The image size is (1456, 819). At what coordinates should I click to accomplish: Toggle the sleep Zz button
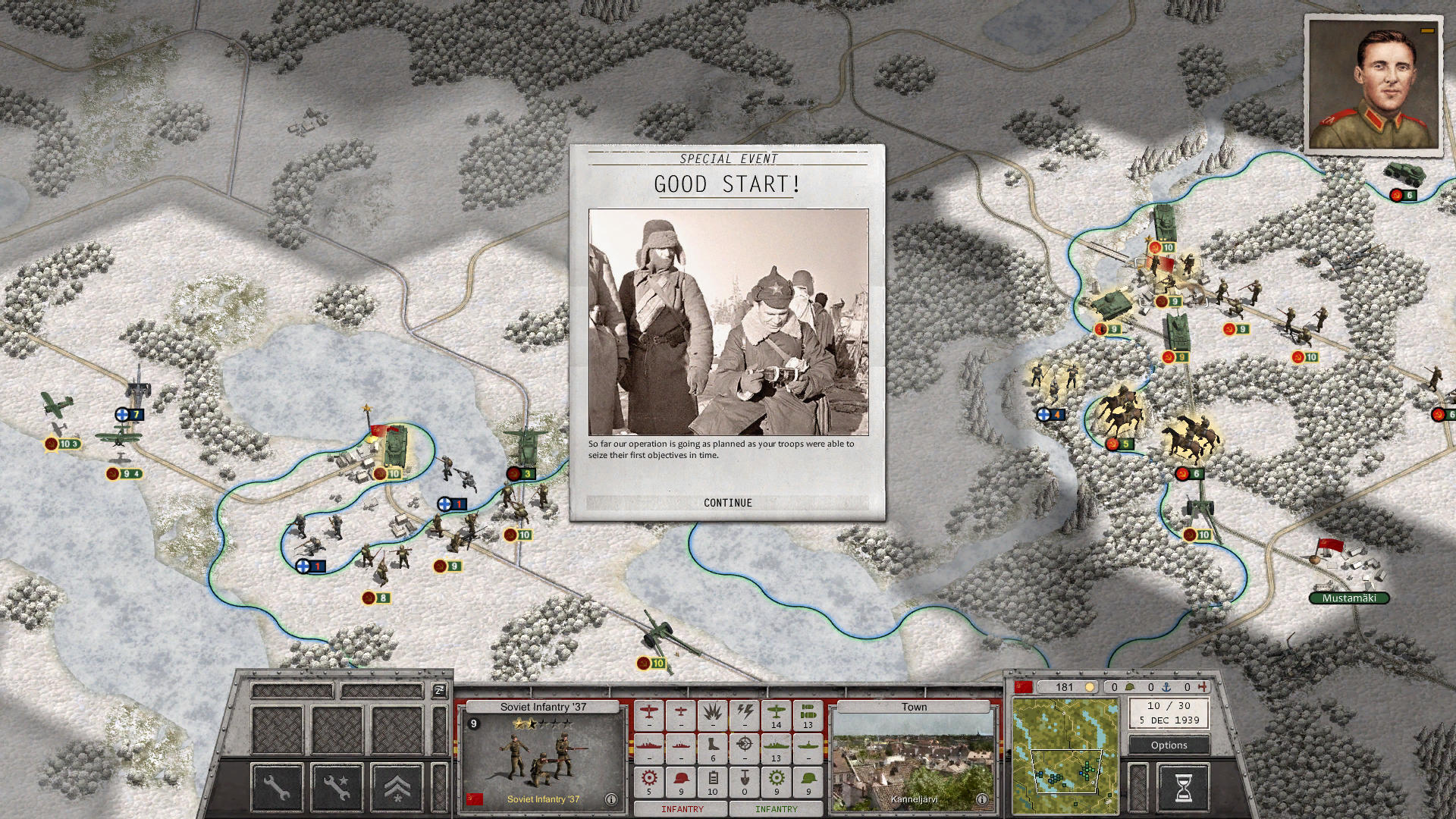pos(439,690)
